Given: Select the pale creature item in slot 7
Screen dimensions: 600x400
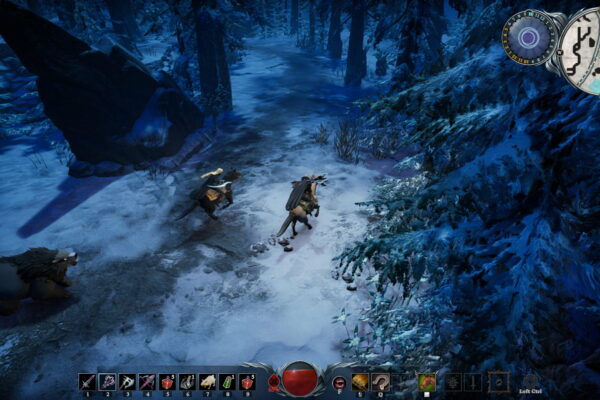Looking at the screenshot, I should (x=207, y=381).
